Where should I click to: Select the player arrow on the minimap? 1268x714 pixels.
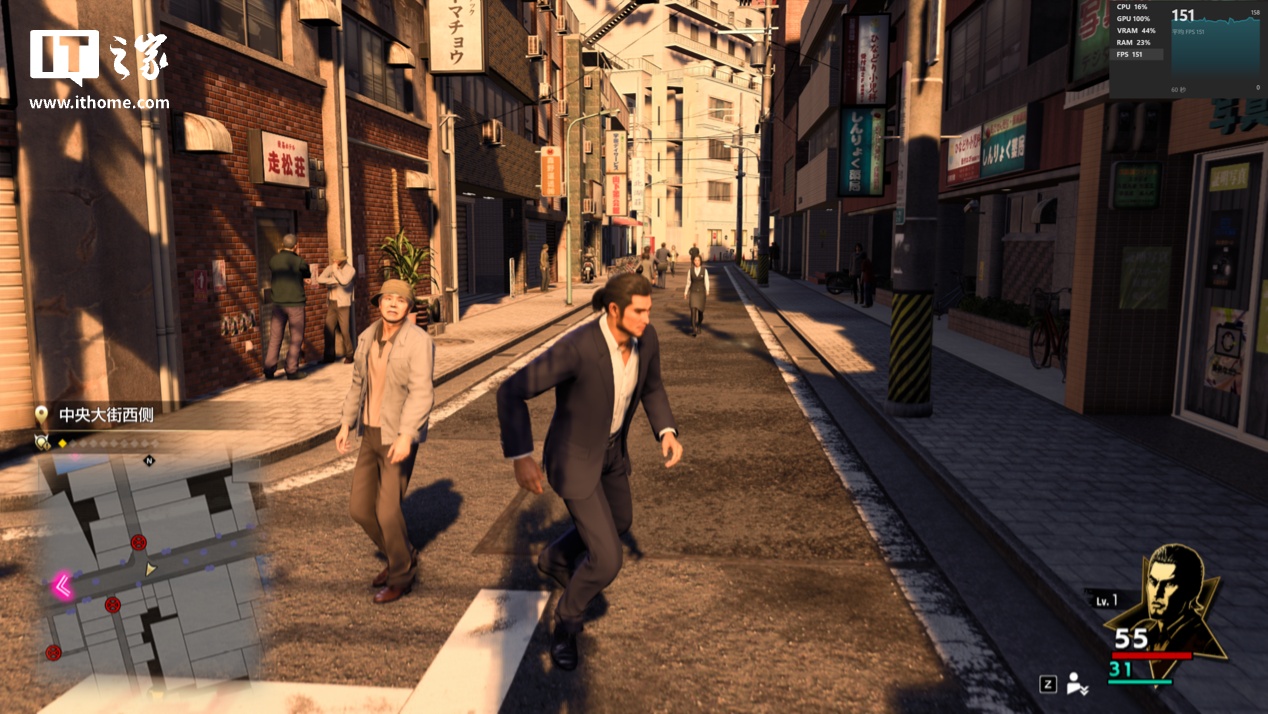pyautogui.click(x=150, y=569)
